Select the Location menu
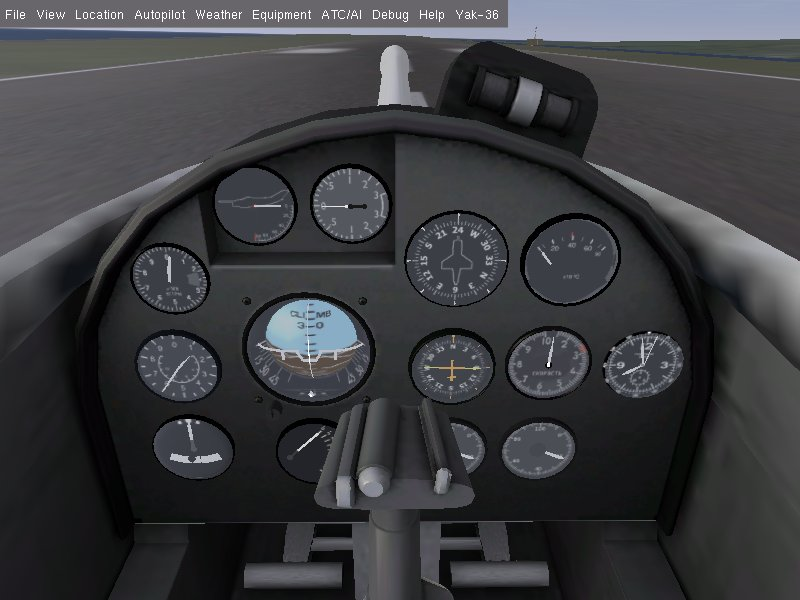Image resolution: width=800 pixels, height=600 pixels. [99, 15]
